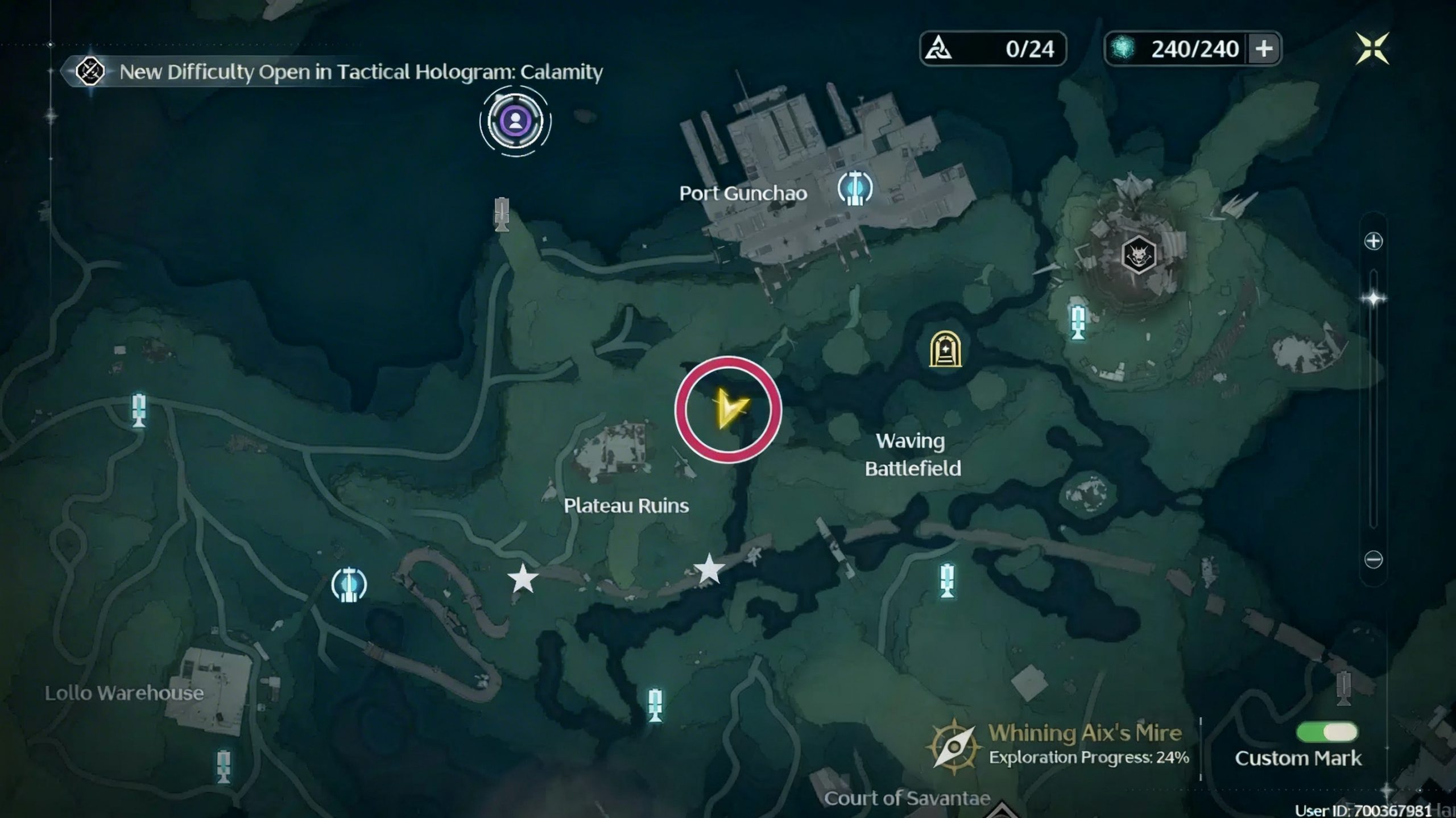The height and width of the screenshot is (818, 1456).
Task: Select the Port Gunchao Resonance Nexus marker
Action: [x=854, y=188]
